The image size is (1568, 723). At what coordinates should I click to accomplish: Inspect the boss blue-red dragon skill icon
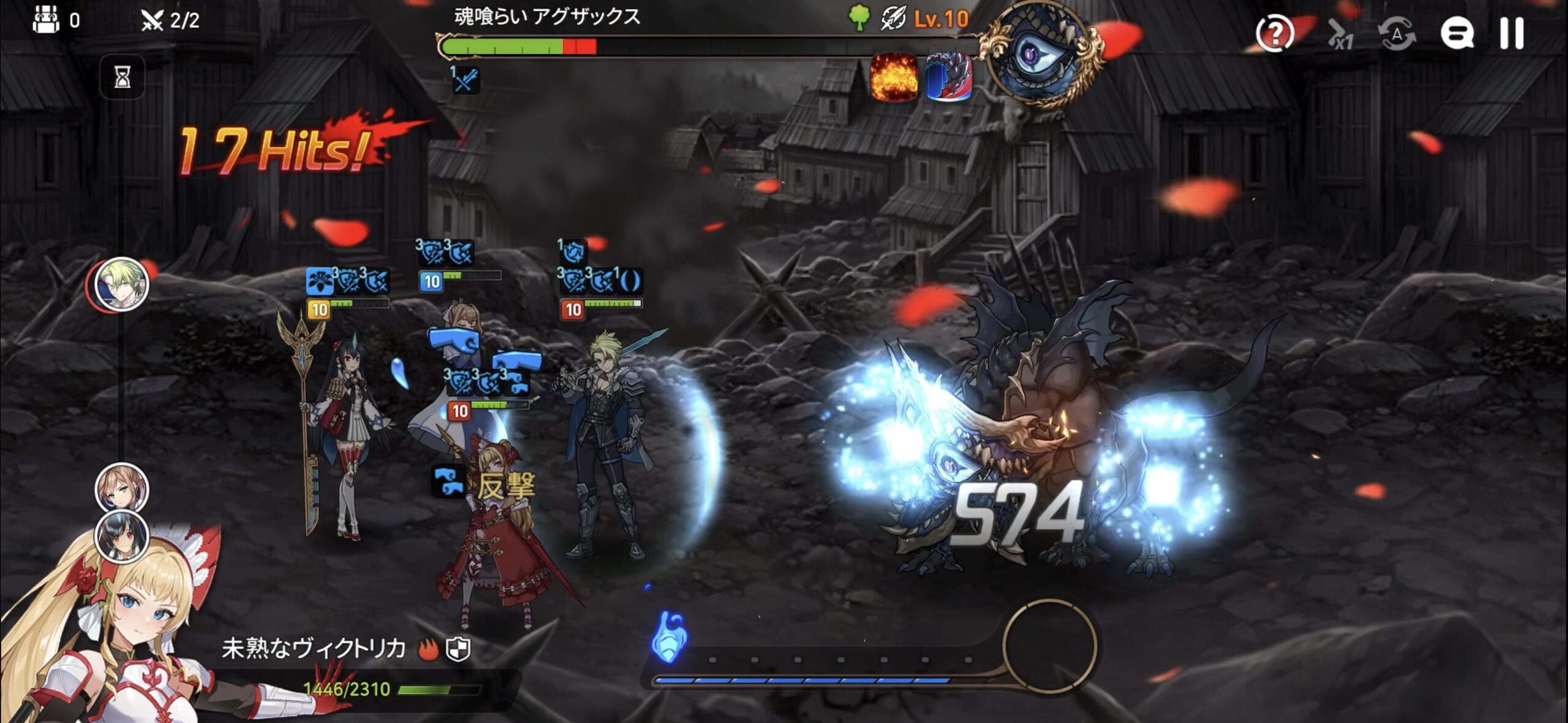948,77
